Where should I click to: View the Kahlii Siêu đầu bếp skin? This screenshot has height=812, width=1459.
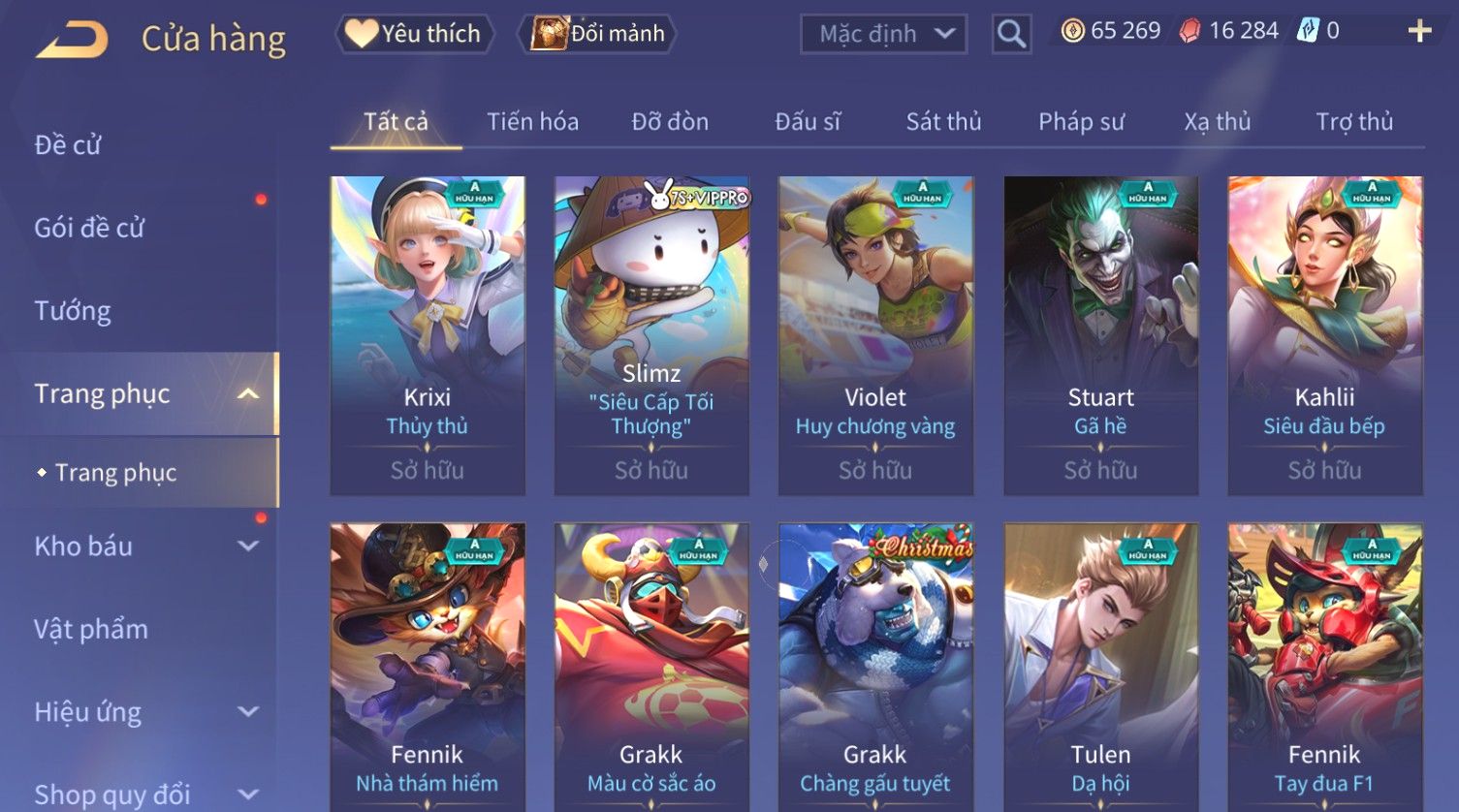pos(1324,334)
